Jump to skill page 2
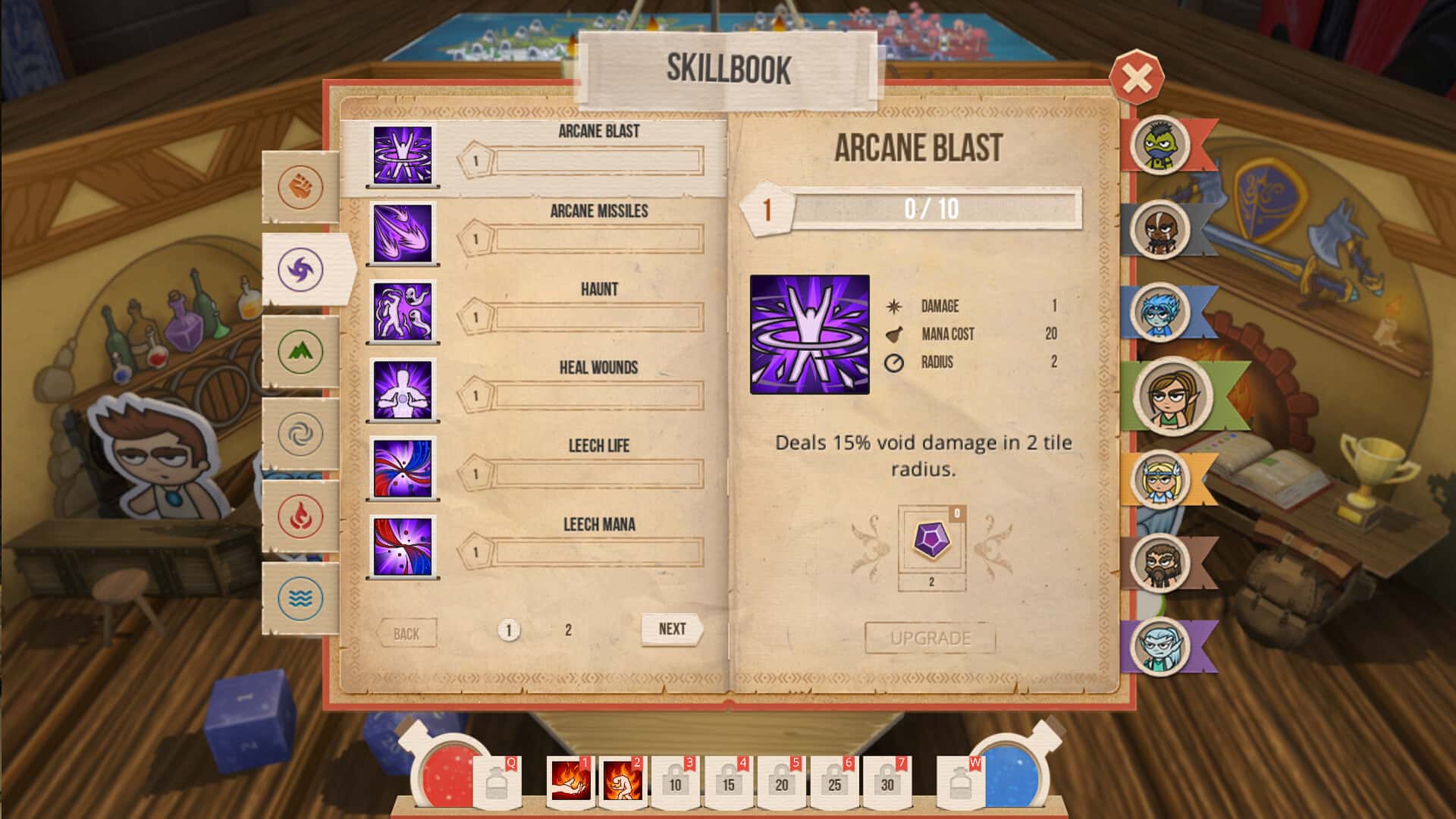 pos(568,630)
